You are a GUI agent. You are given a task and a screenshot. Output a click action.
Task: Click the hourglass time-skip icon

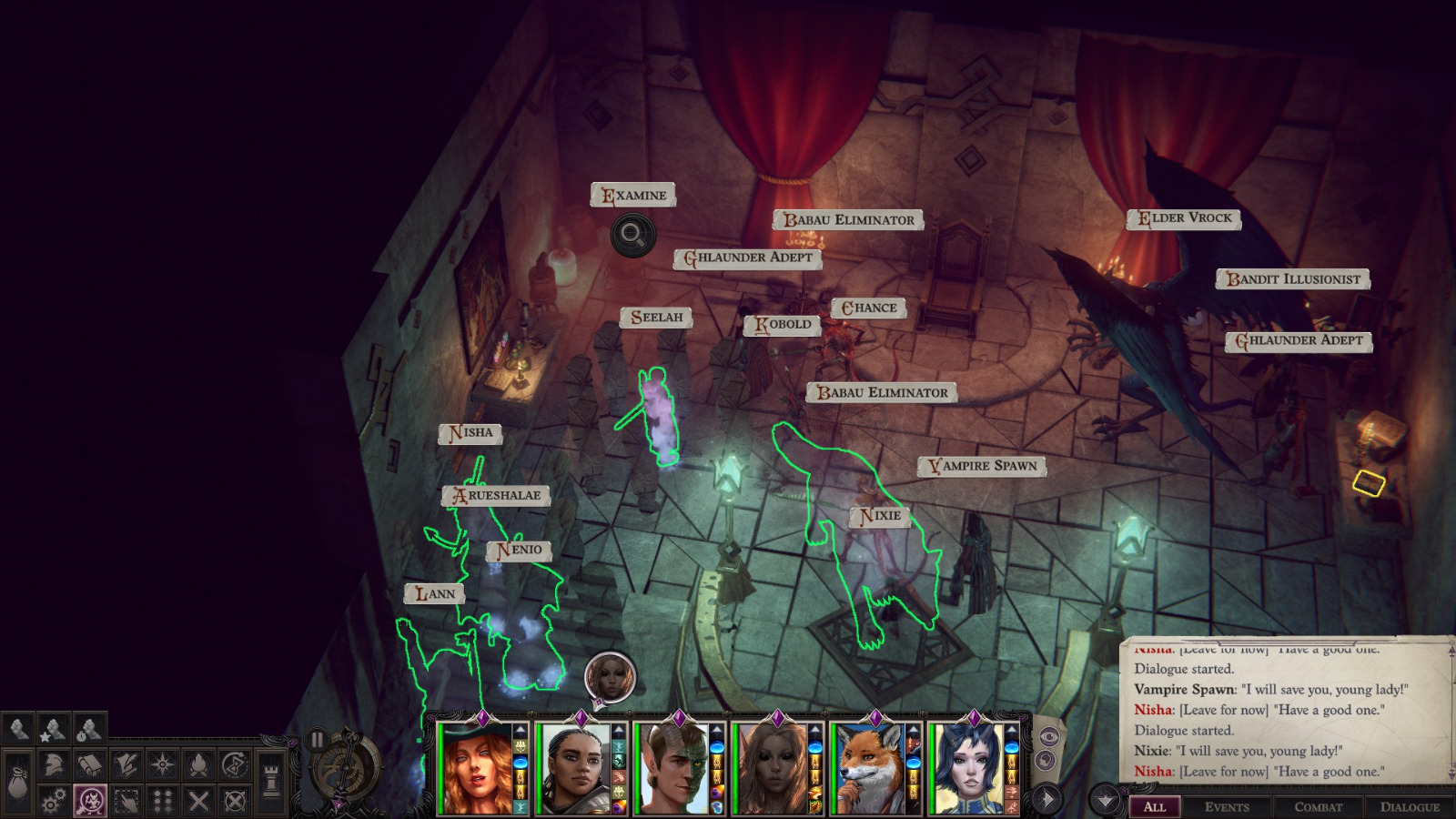point(235,764)
